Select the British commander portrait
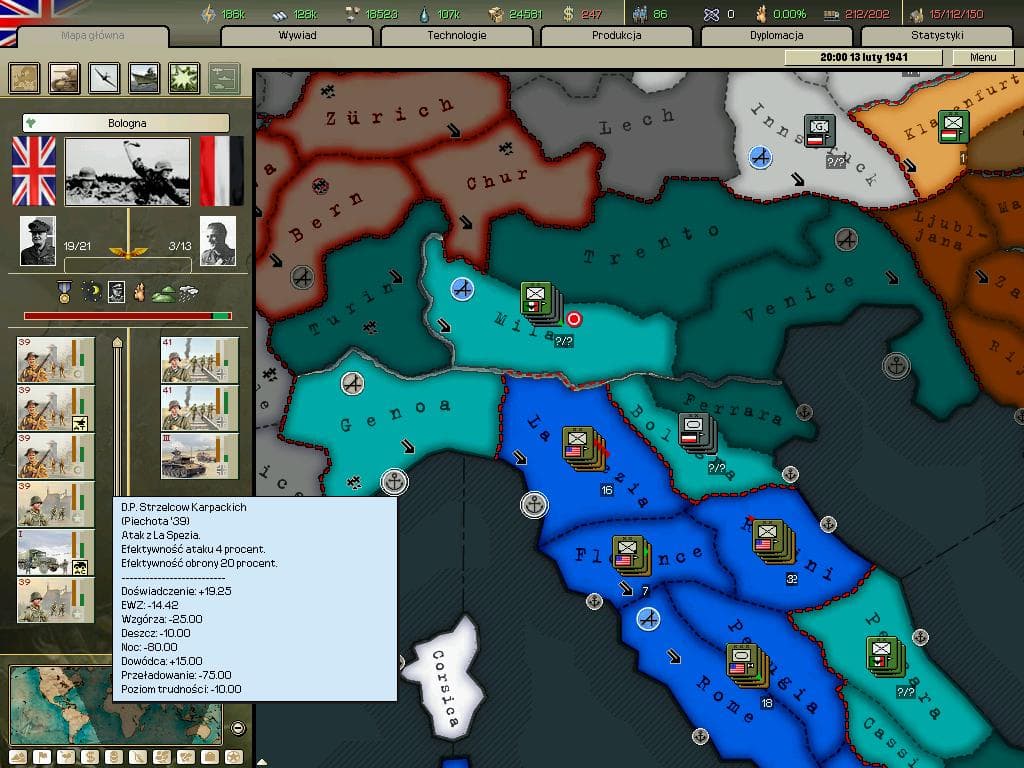The height and width of the screenshot is (768, 1024). (x=39, y=241)
